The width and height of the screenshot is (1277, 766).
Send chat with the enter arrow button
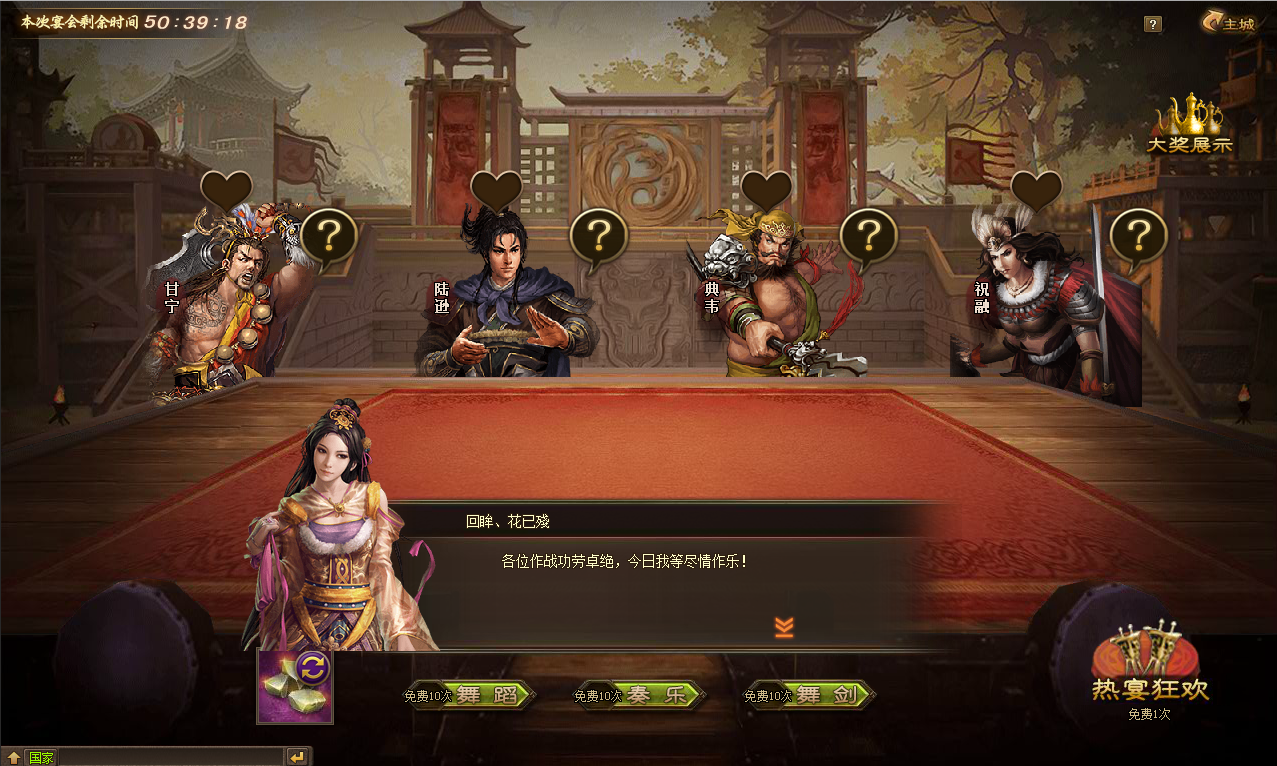[297, 757]
